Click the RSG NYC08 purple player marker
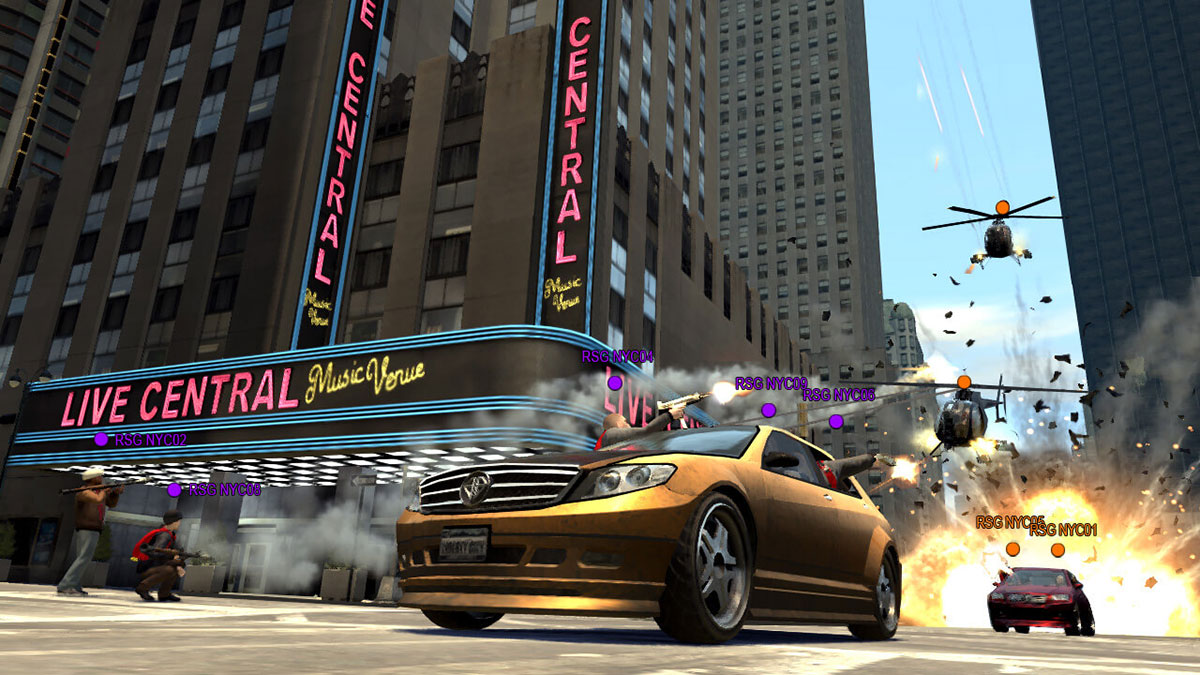 point(174,490)
